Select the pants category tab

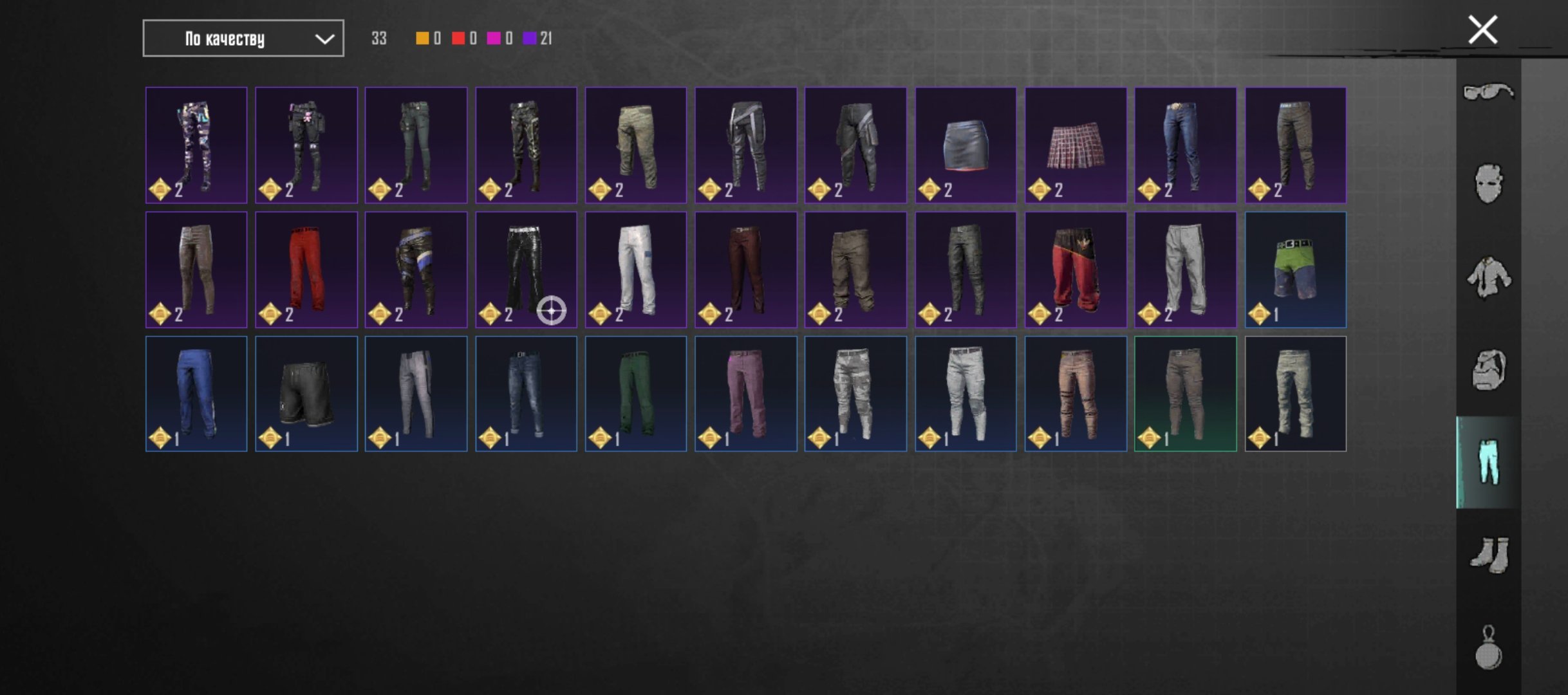[x=1488, y=462]
